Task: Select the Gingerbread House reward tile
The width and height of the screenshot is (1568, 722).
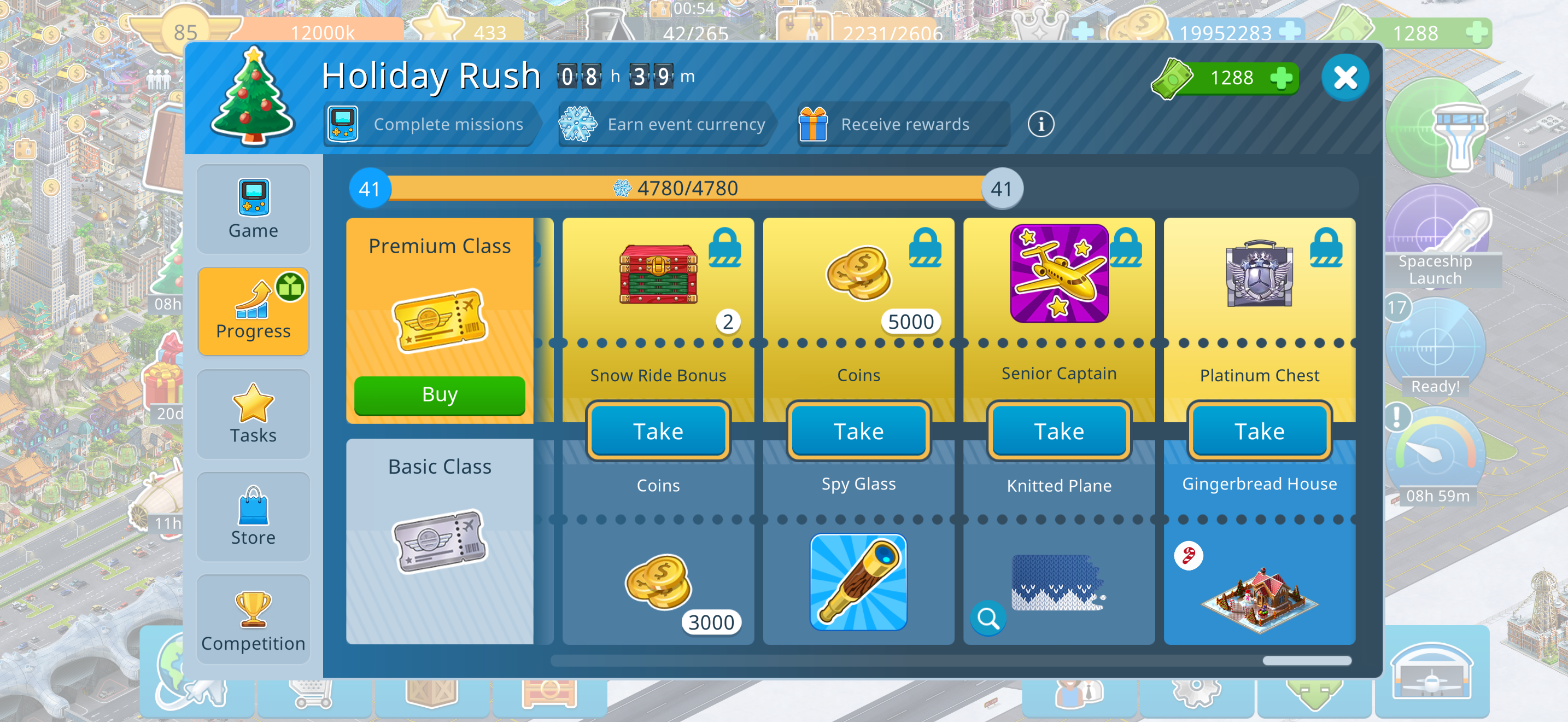Action: click(1259, 584)
